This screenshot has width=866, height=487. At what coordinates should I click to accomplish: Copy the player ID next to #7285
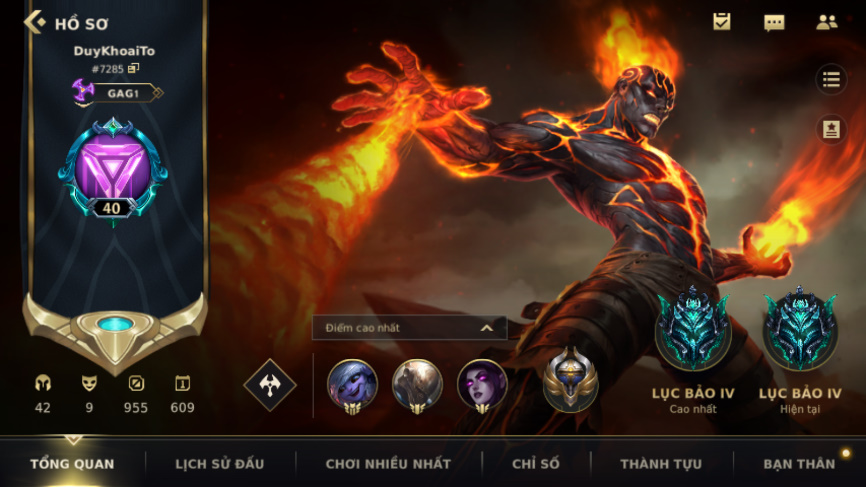133,68
